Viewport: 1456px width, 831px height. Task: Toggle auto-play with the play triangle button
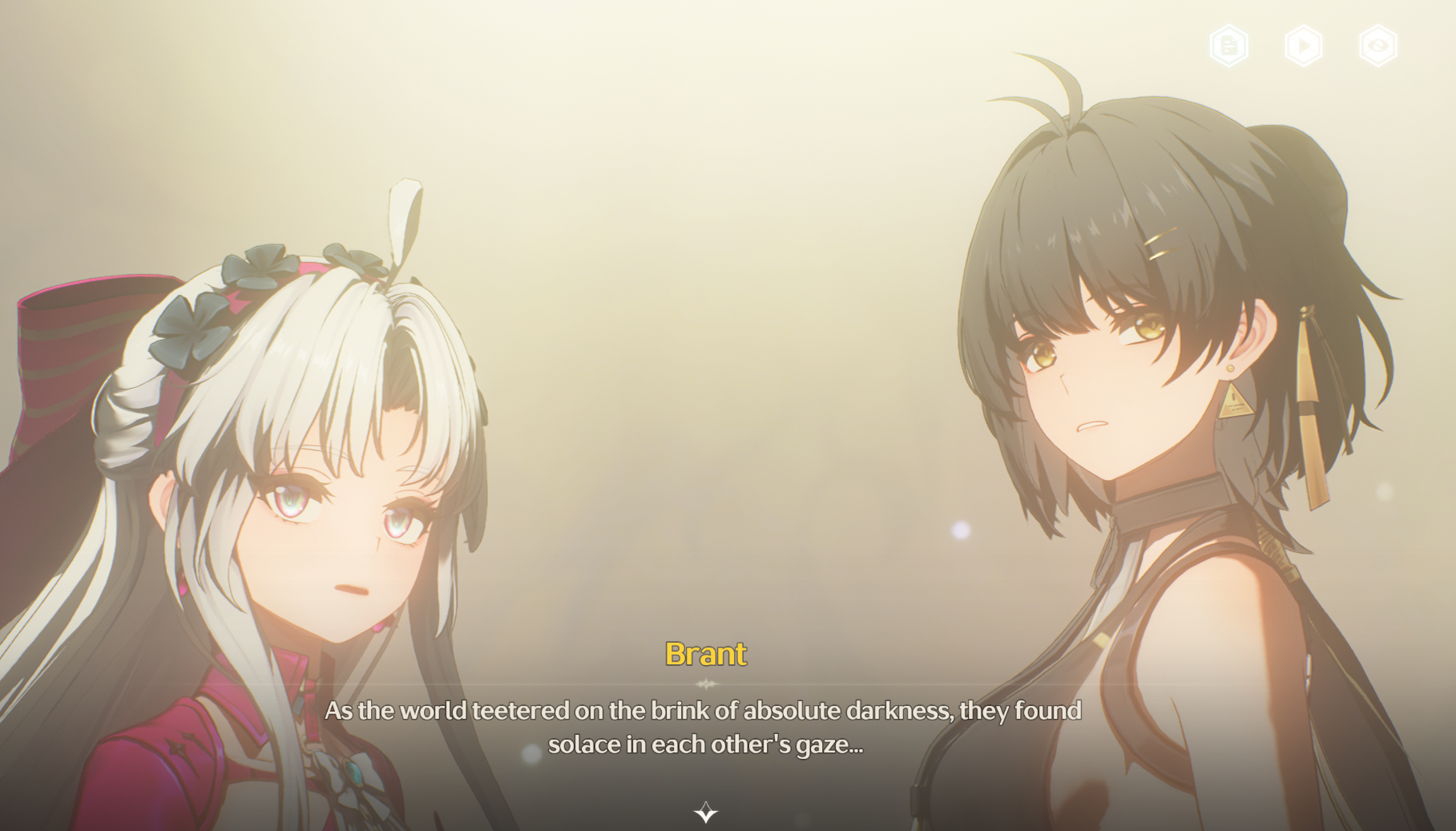click(1304, 46)
